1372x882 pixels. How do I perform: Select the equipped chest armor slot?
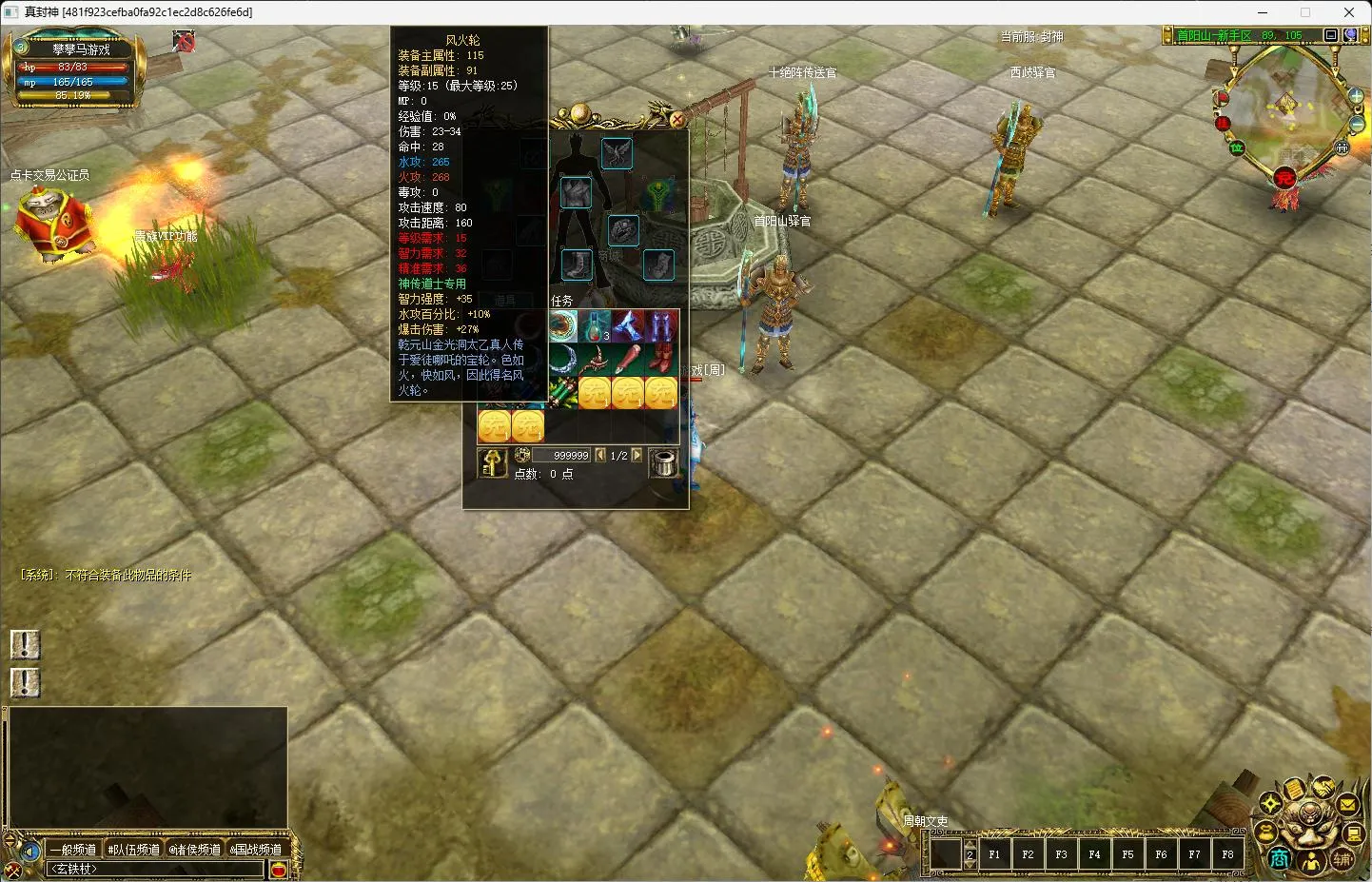(576, 192)
